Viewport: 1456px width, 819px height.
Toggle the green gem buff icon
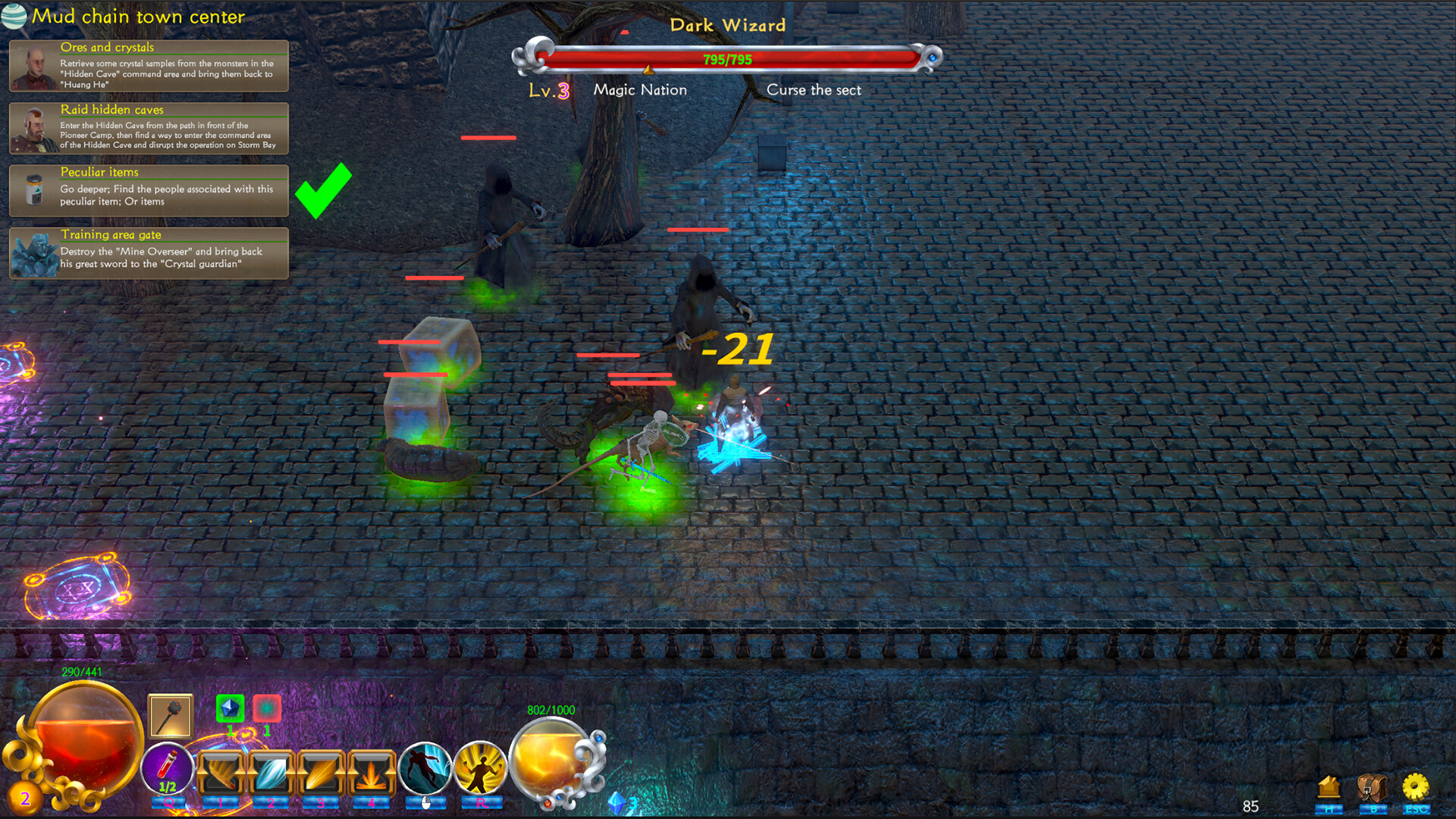(x=230, y=708)
